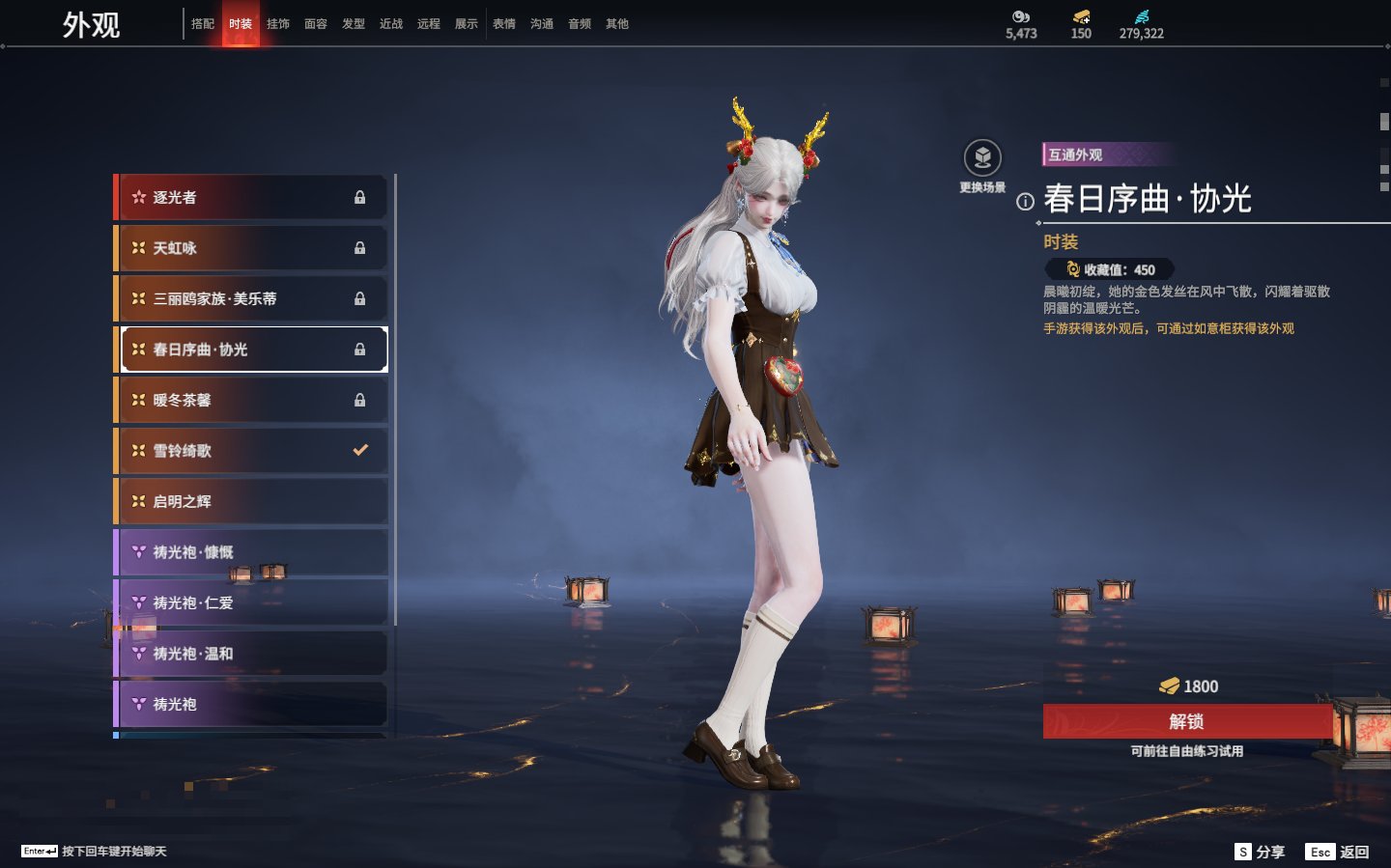Choose the 天虹咏 outfit

pyautogui.click(x=251, y=248)
